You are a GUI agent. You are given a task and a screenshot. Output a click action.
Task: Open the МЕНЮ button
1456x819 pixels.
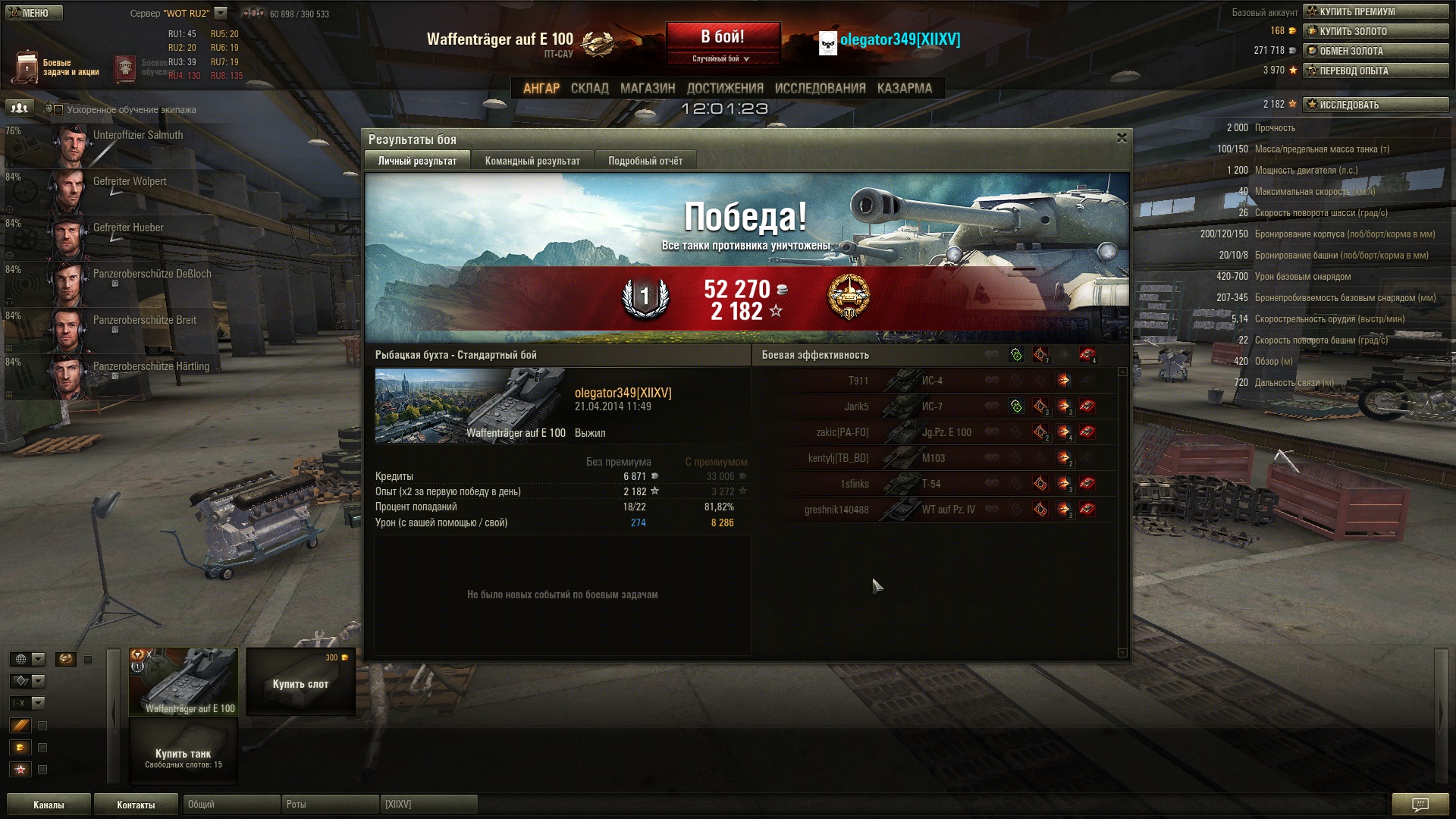[34, 13]
